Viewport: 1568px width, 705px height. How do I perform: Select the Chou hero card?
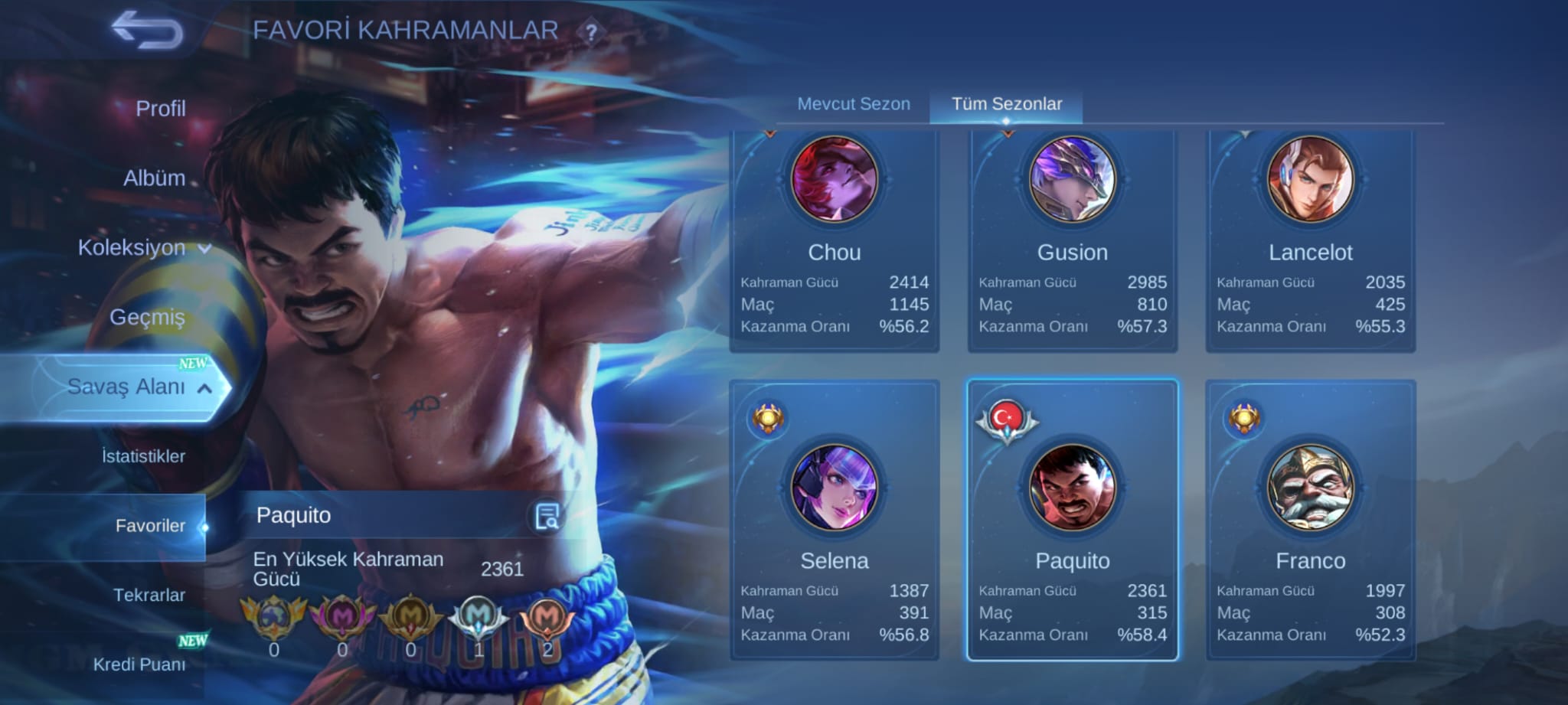(835, 241)
